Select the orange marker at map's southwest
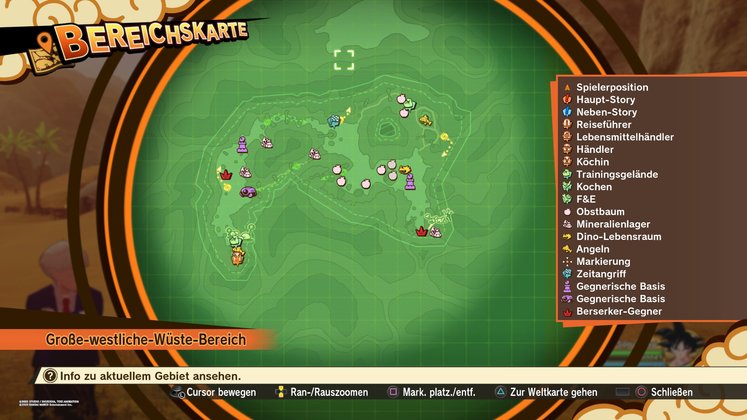The height and width of the screenshot is (420, 747). click(237, 256)
